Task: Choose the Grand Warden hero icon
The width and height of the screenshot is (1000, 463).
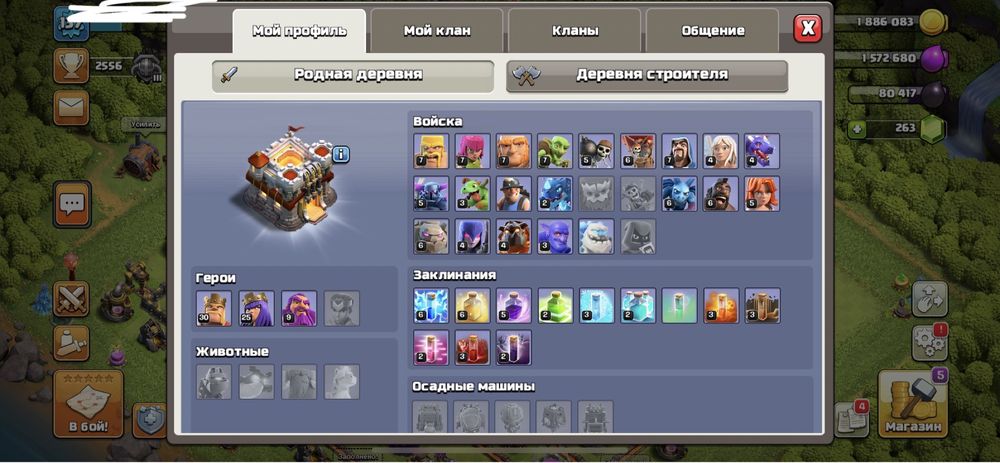Action: (x=299, y=308)
